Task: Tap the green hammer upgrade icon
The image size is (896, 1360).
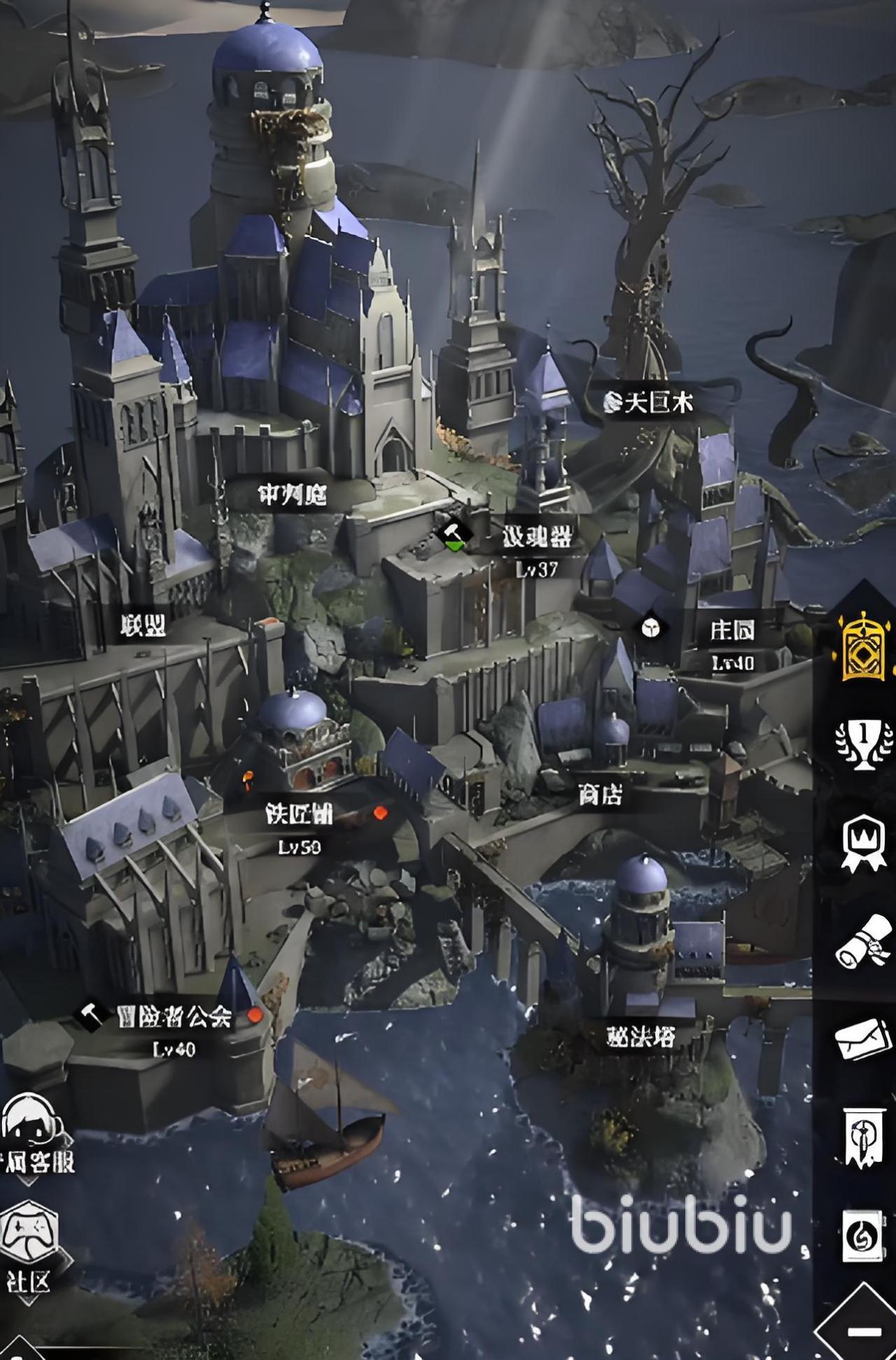Action: (x=454, y=536)
